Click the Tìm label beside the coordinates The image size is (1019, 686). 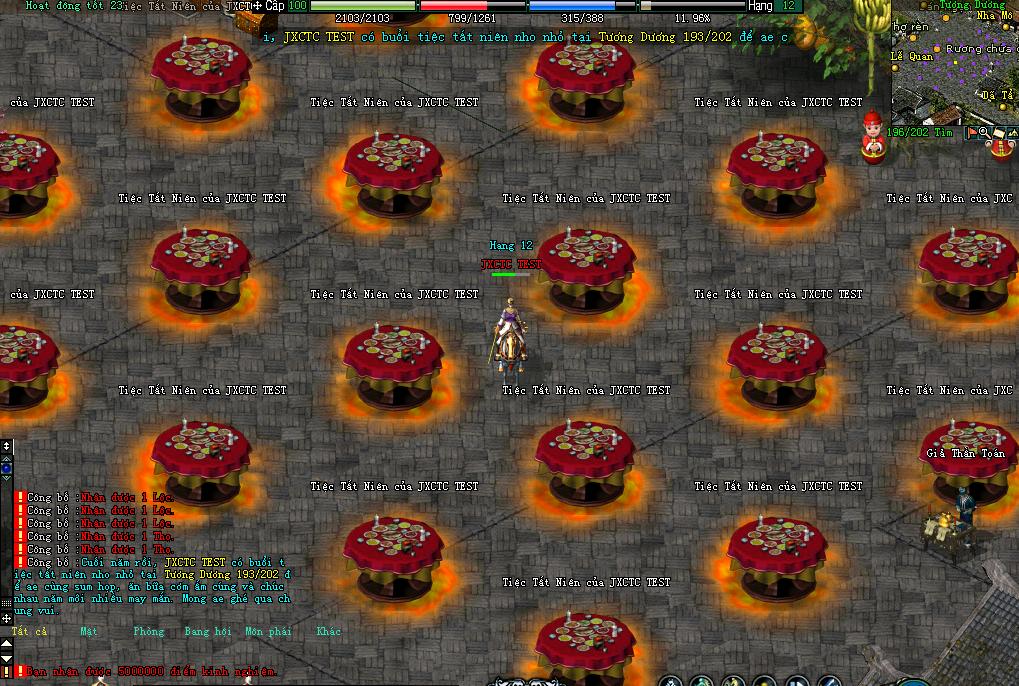pyautogui.click(x=945, y=132)
